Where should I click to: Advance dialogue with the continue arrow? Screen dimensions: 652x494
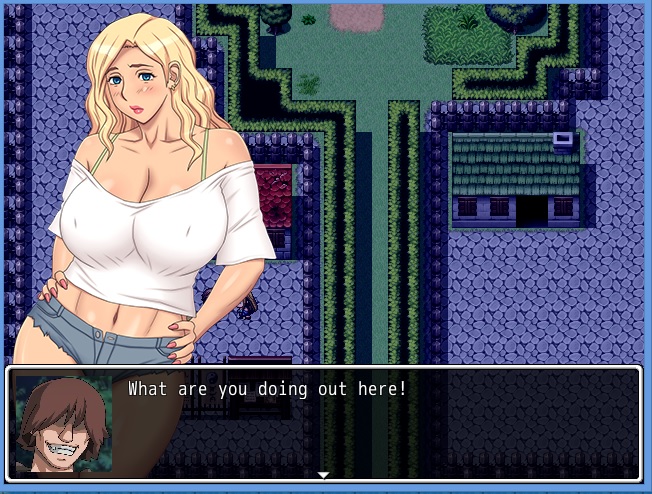(323, 474)
